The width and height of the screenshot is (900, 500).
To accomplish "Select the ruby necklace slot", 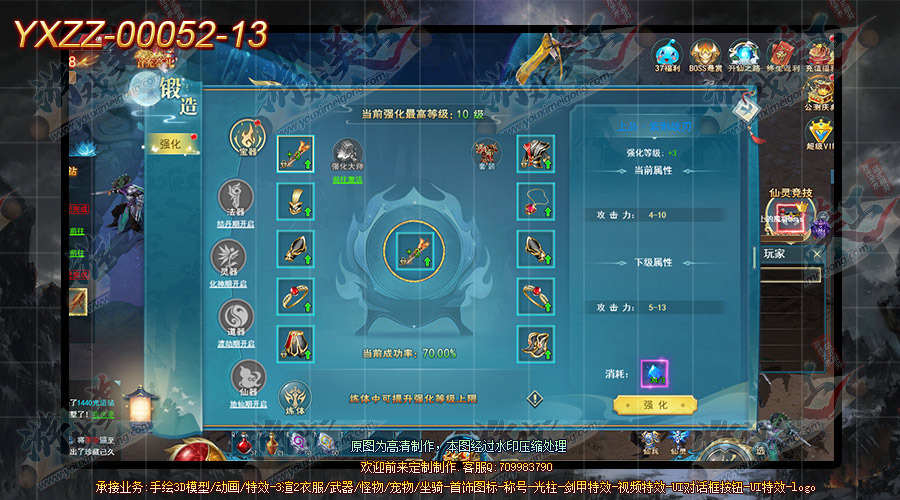I will [x=536, y=201].
